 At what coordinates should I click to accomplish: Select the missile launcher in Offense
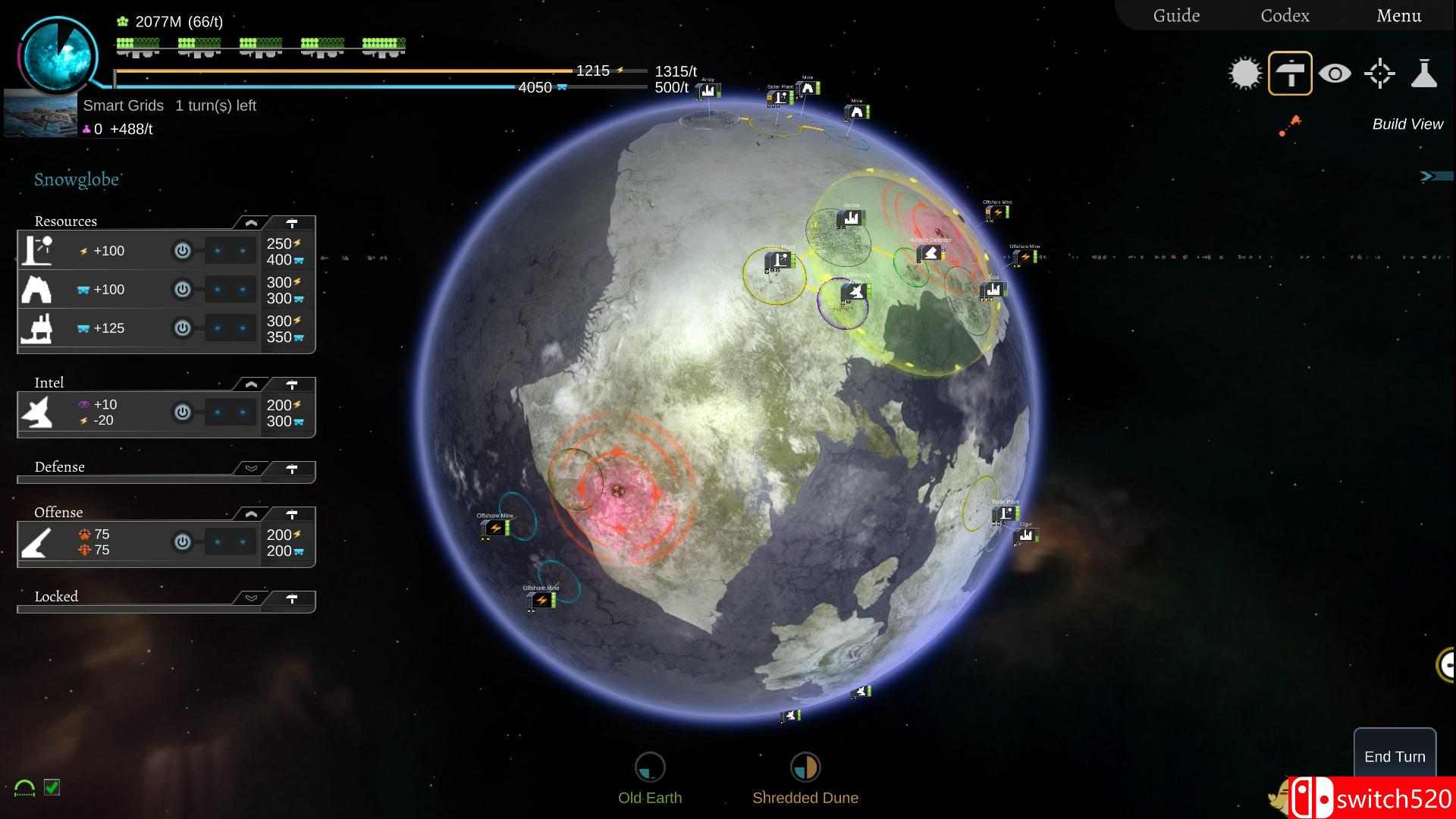coord(36,542)
